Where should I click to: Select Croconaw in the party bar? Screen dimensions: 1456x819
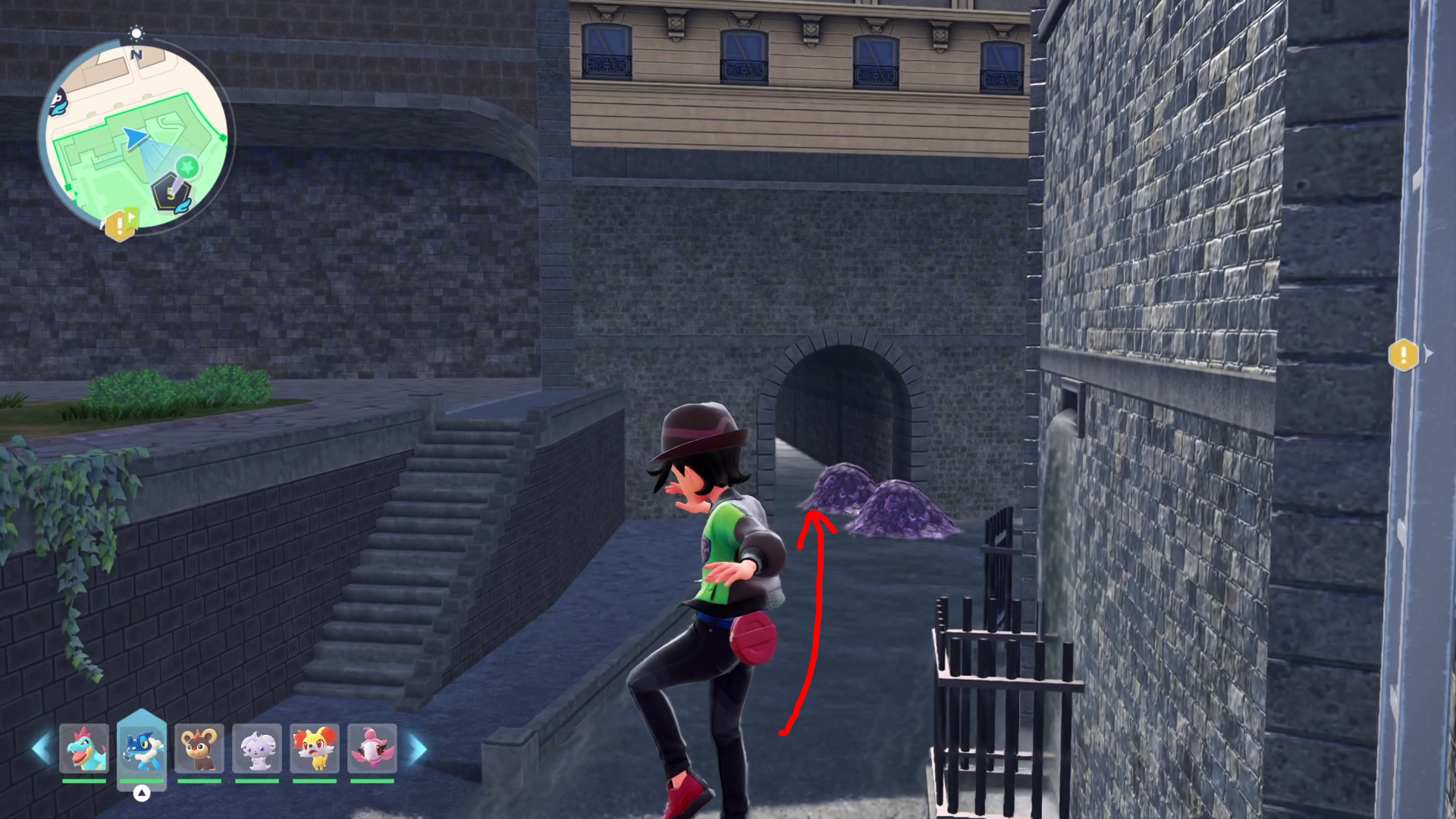[84, 748]
